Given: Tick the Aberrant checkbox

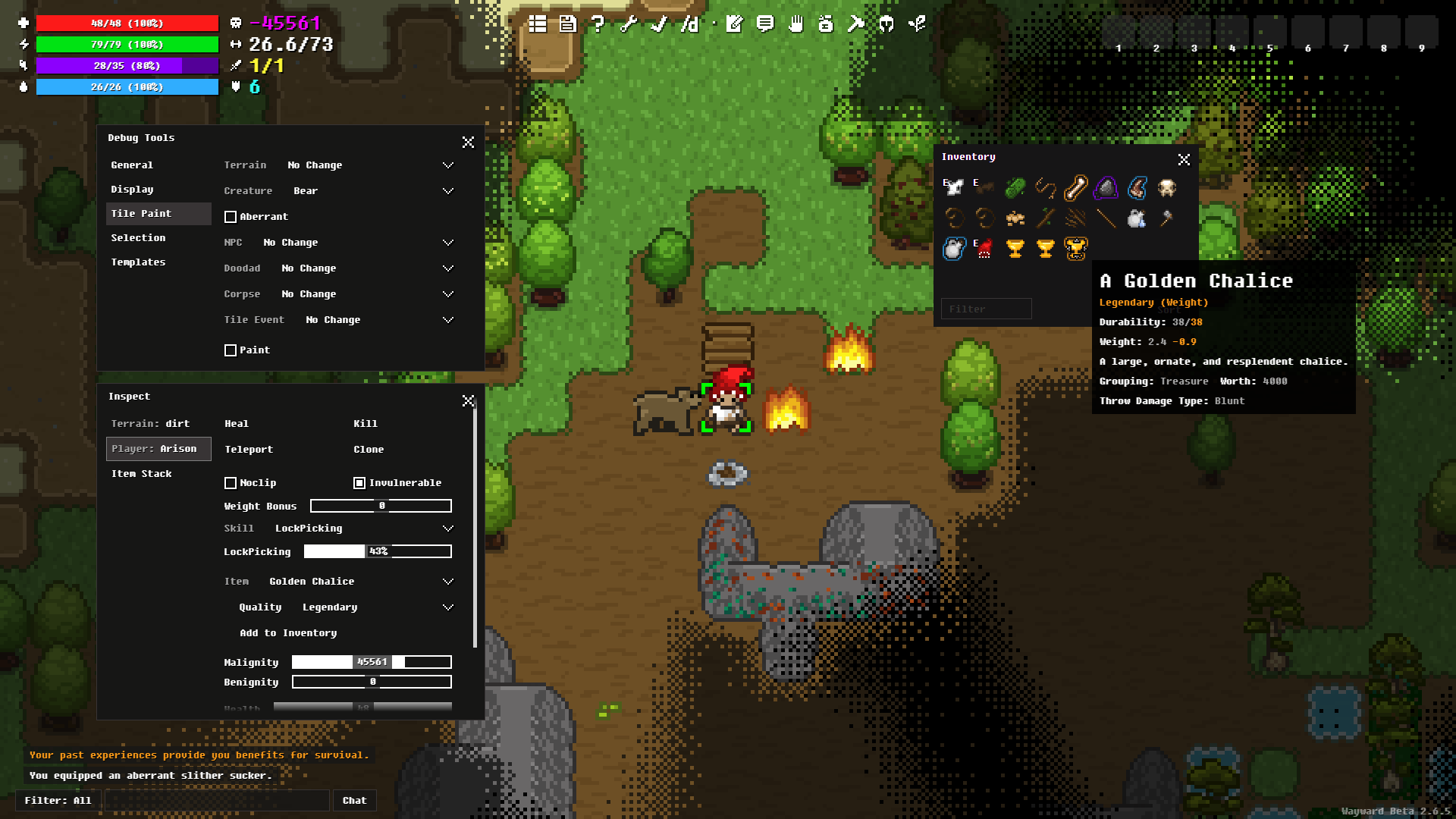Looking at the screenshot, I should (x=231, y=217).
